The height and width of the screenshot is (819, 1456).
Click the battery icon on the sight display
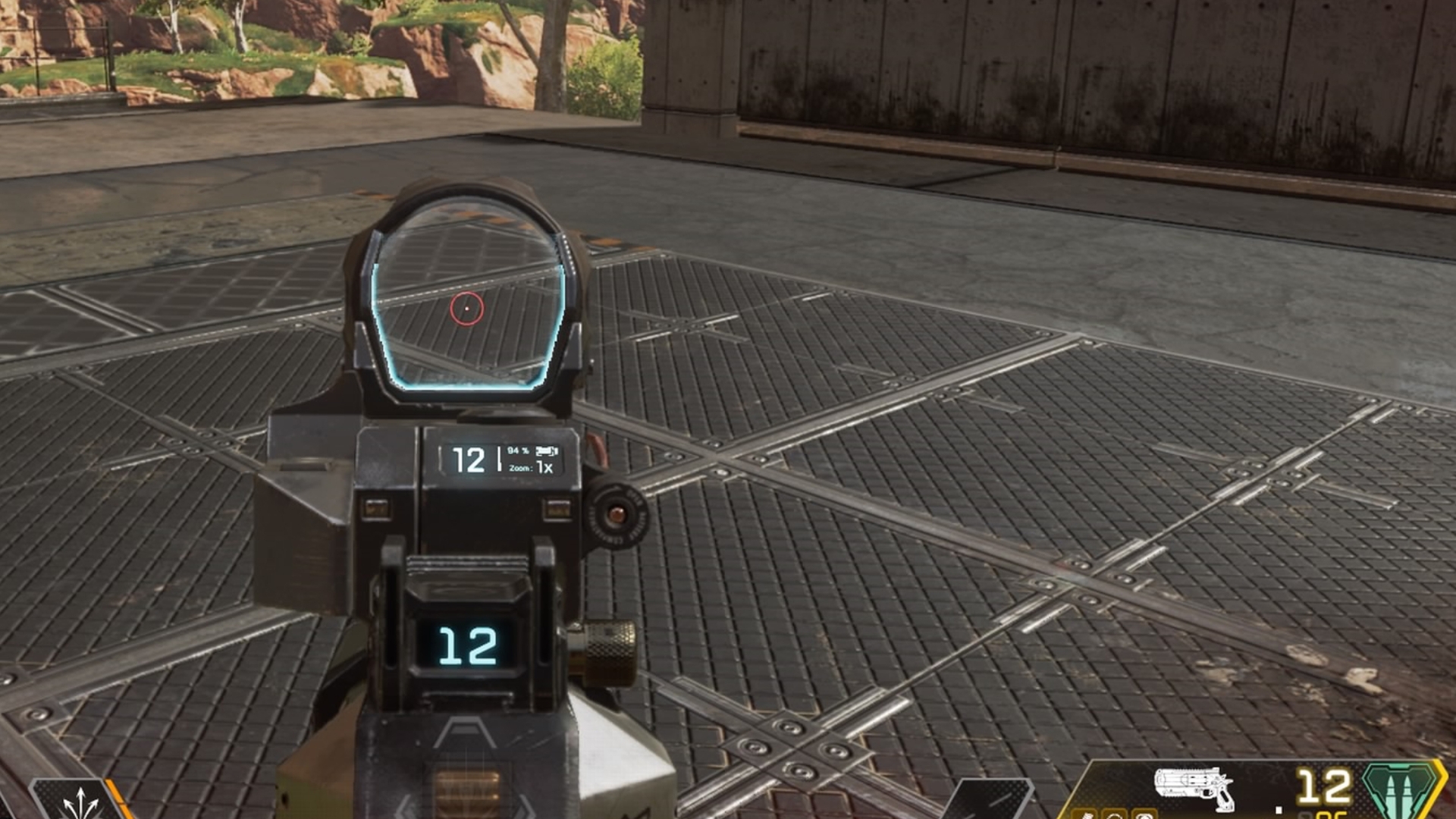tap(547, 452)
